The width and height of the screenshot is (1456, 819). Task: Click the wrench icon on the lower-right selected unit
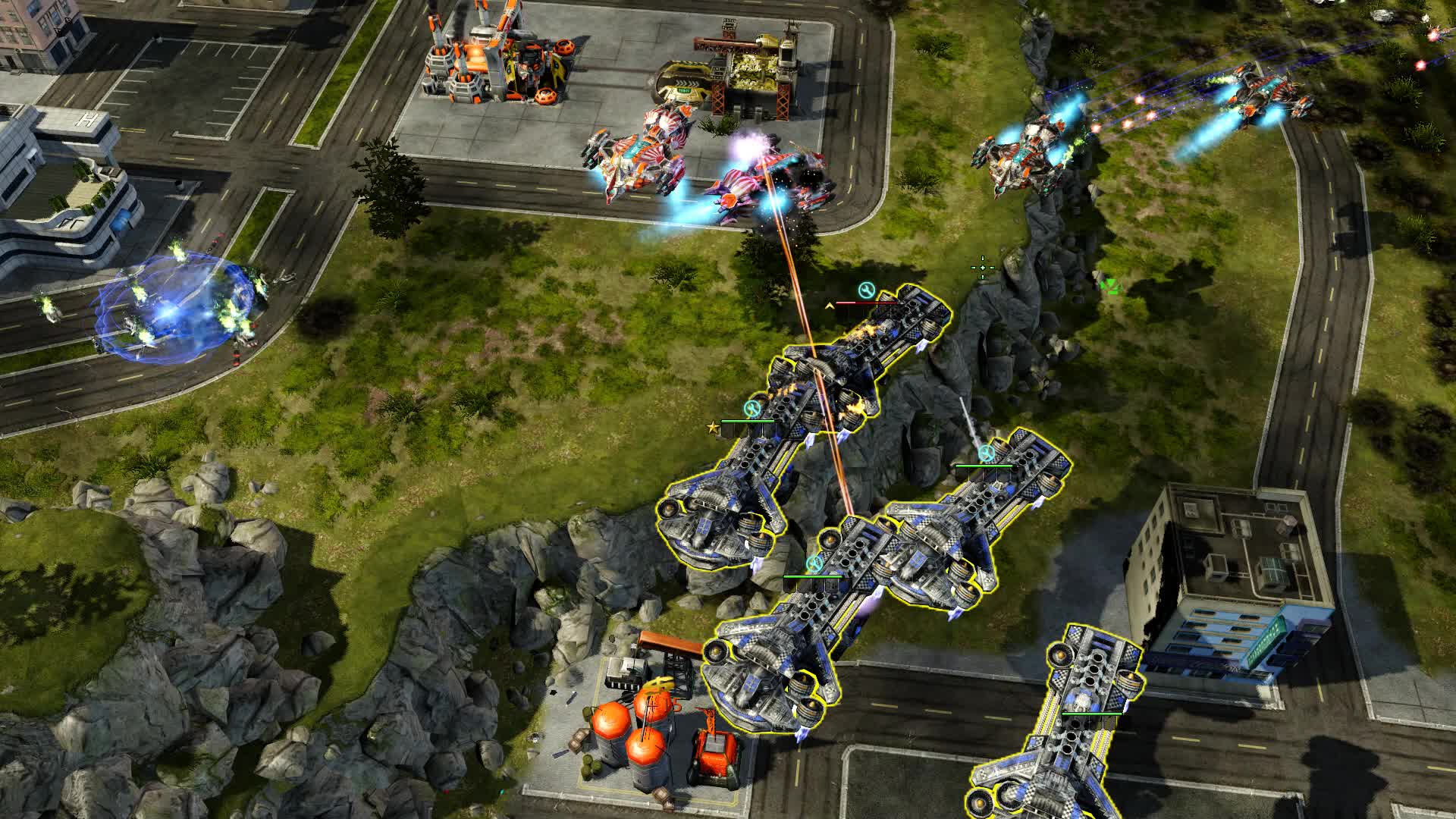[985, 453]
